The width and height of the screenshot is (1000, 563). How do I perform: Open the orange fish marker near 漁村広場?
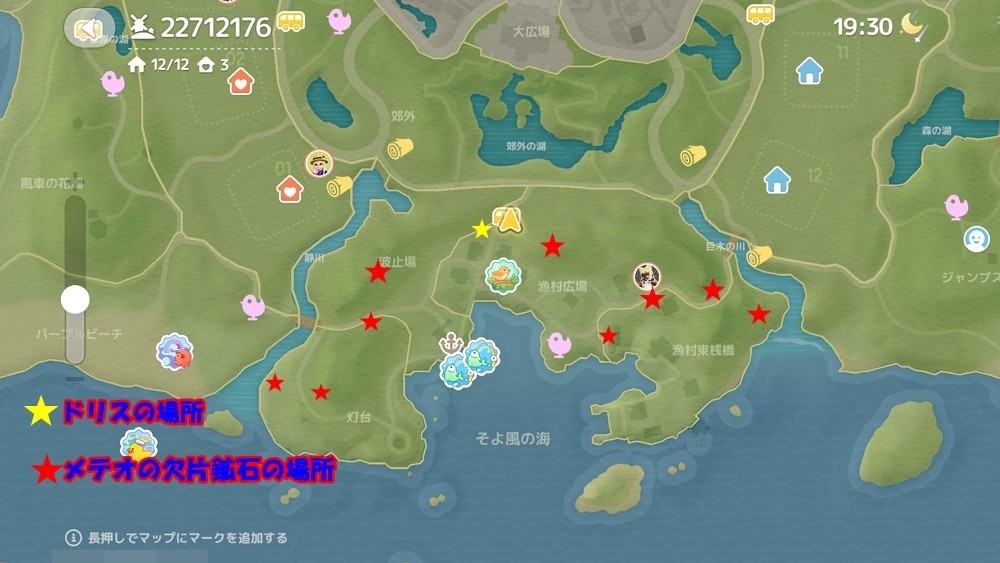[x=505, y=274]
